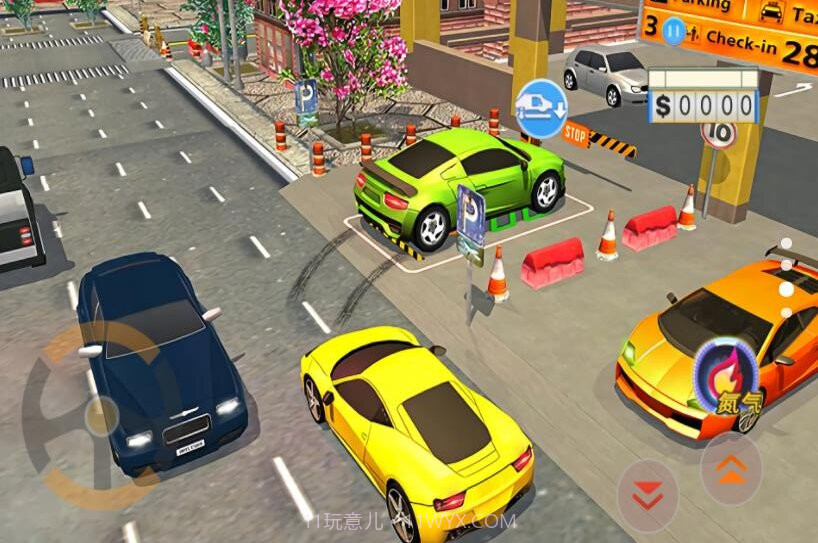Viewport: 818px width, 543px height.
Task: Pause the game with the blue pause button
Action: coord(676,31)
